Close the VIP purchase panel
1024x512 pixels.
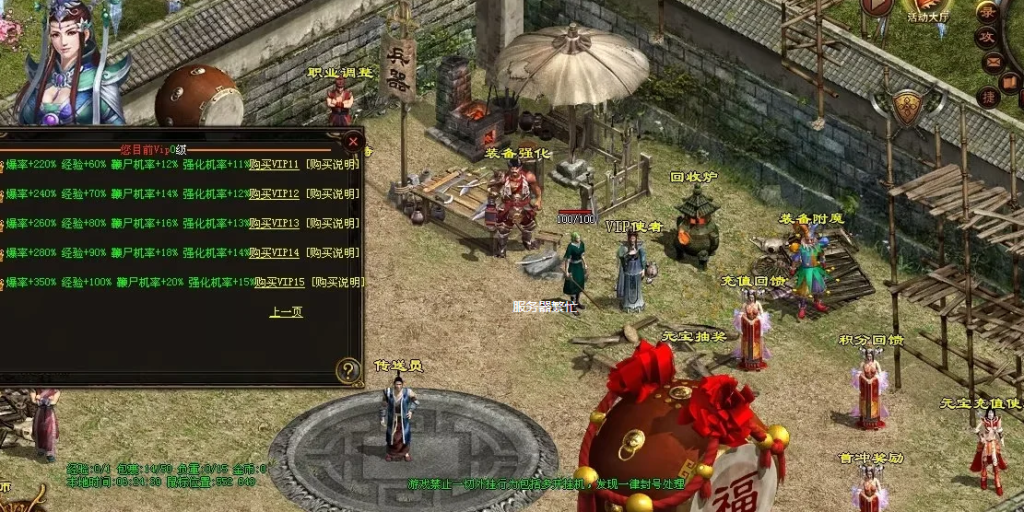pyautogui.click(x=352, y=141)
